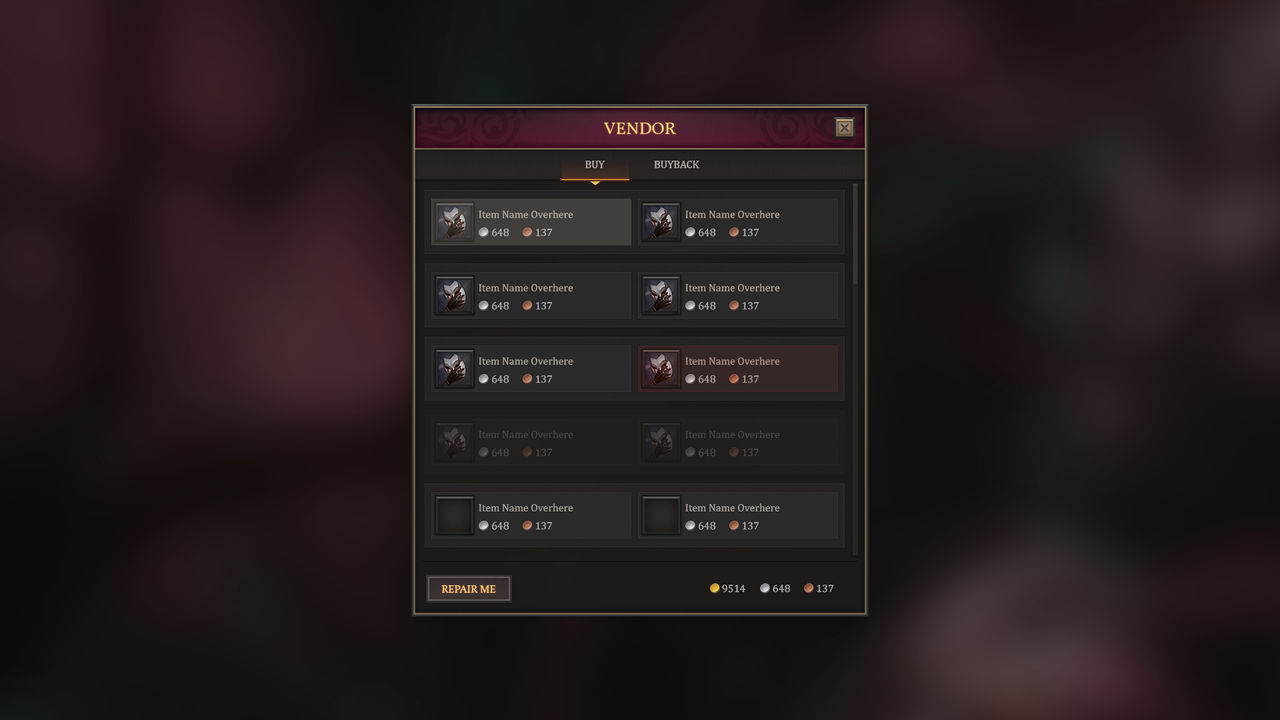Click the grayed-out item icon in the fourth row
This screenshot has width=1280, height=720.
click(453, 441)
